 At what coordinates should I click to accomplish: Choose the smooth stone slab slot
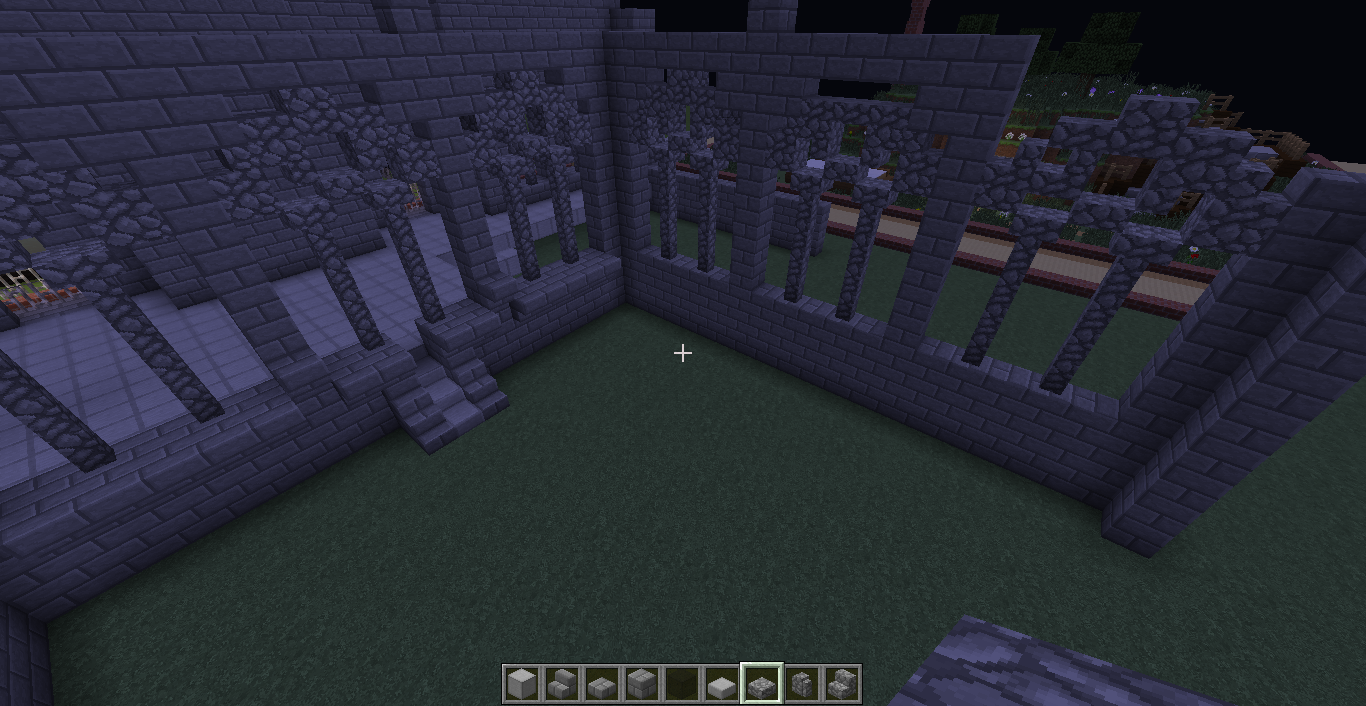coord(721,684)
